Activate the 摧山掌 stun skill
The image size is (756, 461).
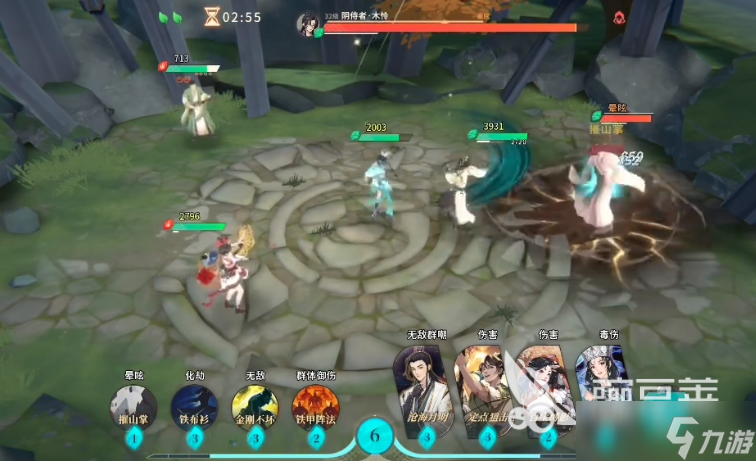[133, 408]
